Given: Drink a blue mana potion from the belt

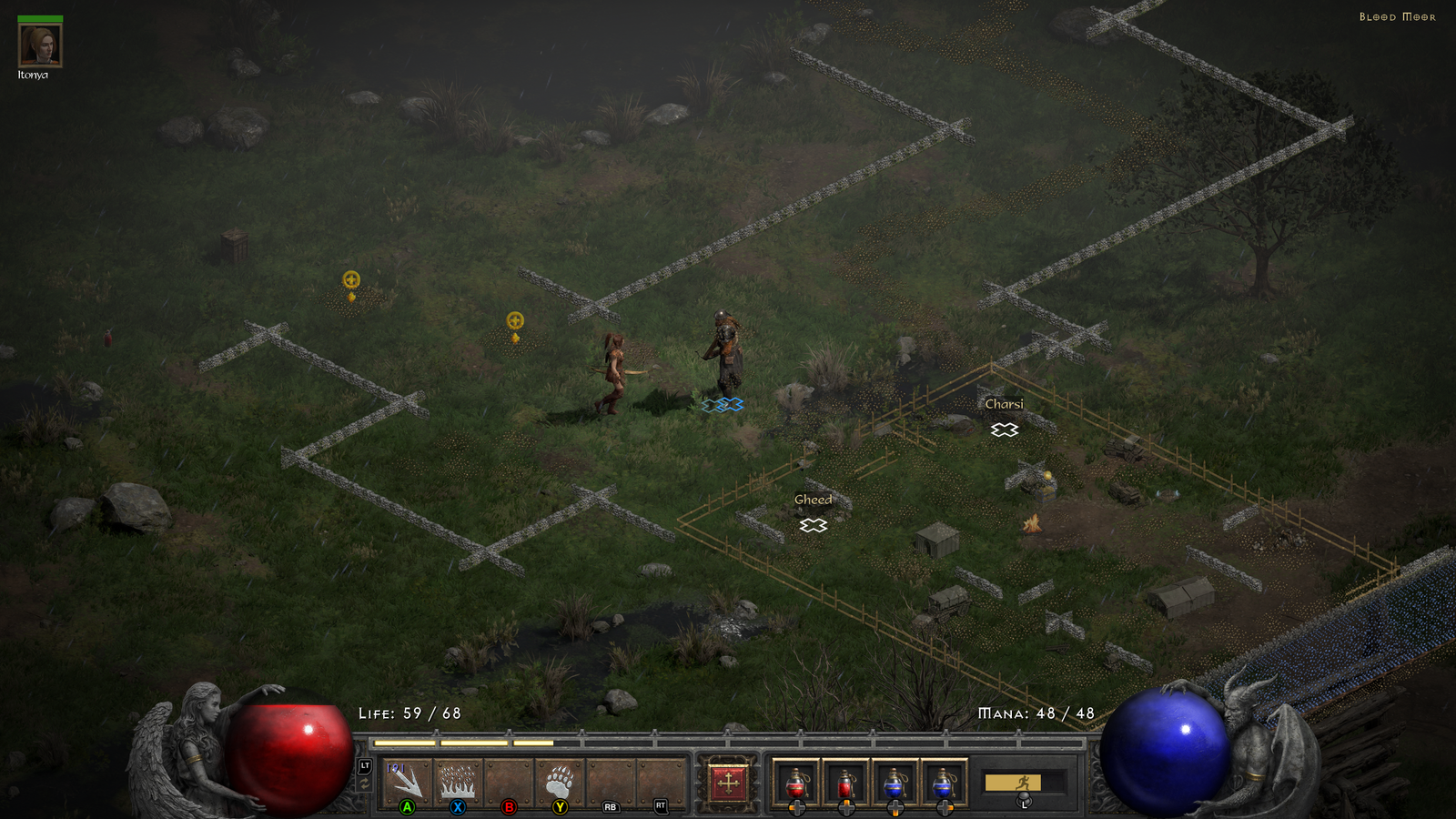Looking at the screenshot, I should click(x=895, y=783).
